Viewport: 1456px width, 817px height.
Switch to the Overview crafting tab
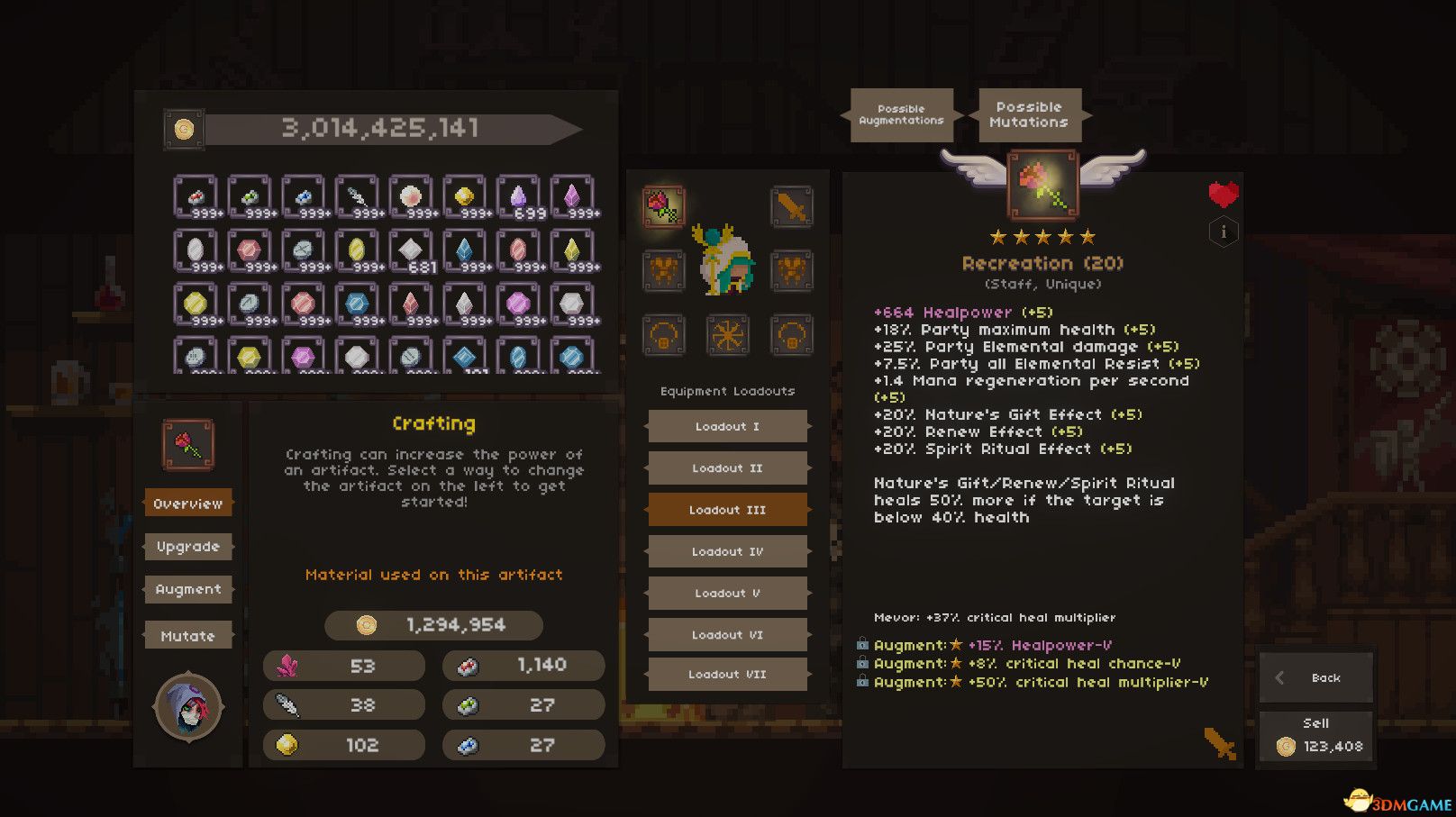187,504
